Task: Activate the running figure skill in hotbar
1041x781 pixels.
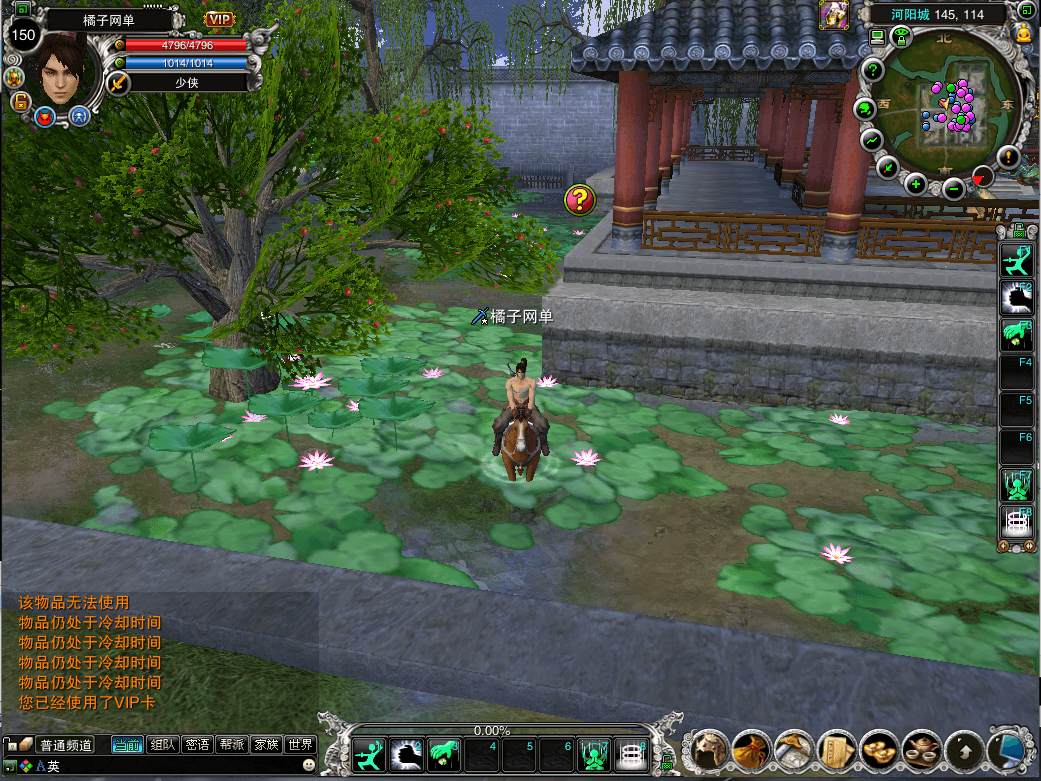Action: tap(370, 754)
